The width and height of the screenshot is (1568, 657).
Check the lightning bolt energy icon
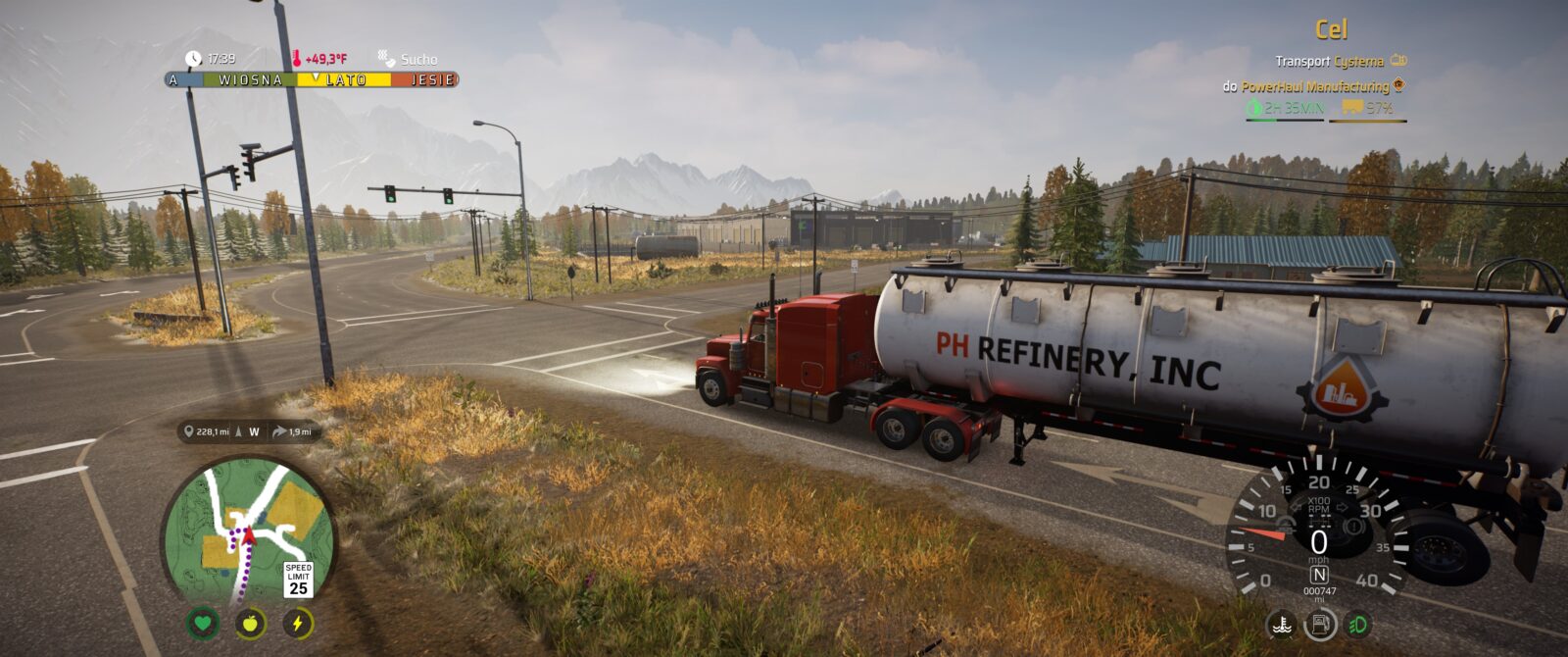298,623
